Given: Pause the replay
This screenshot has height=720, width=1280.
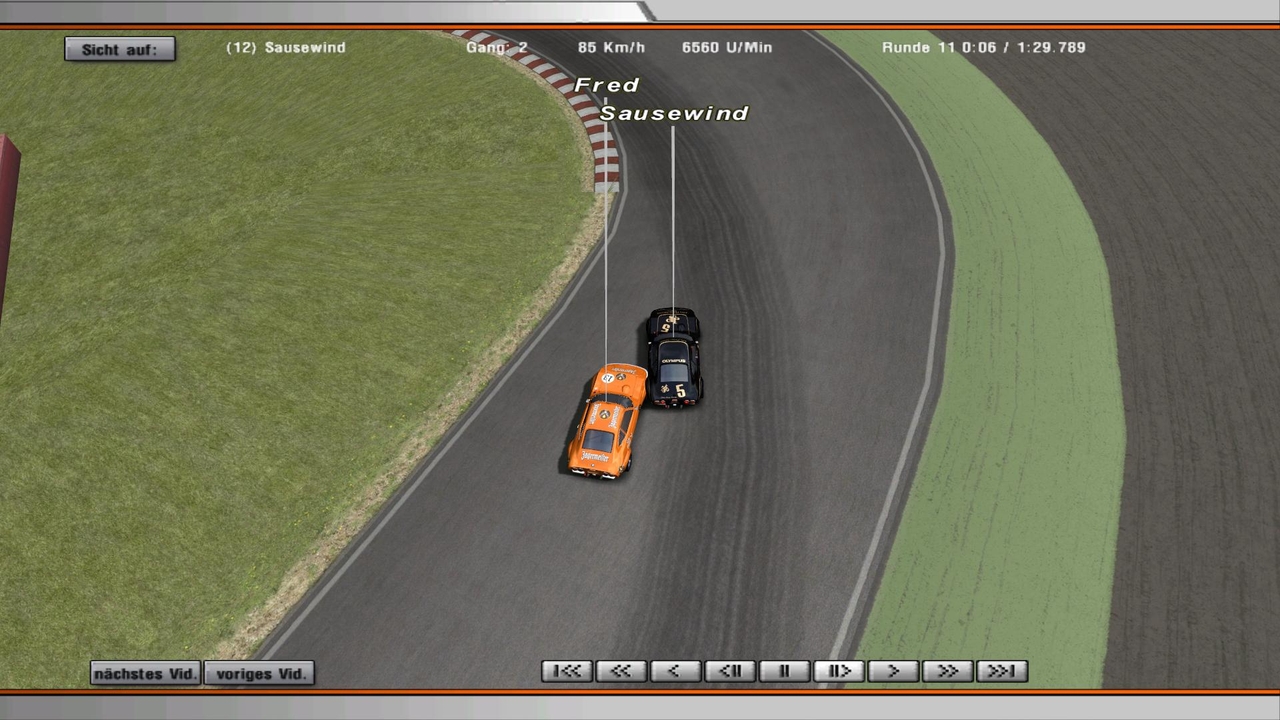Looking at the screenshot, I should coord(784,671).
